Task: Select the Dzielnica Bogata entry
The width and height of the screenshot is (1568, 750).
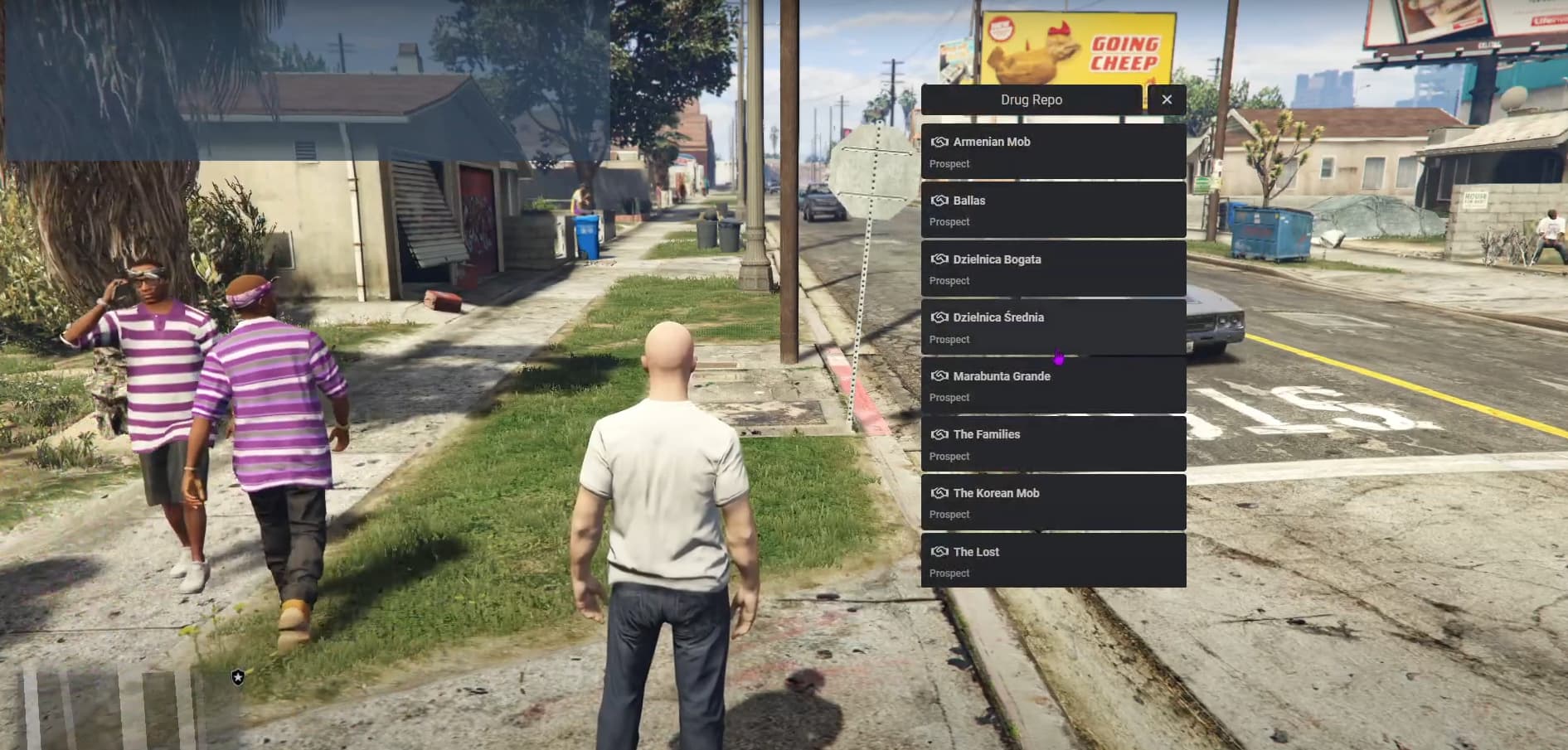Action: [x=1053, y=269]
